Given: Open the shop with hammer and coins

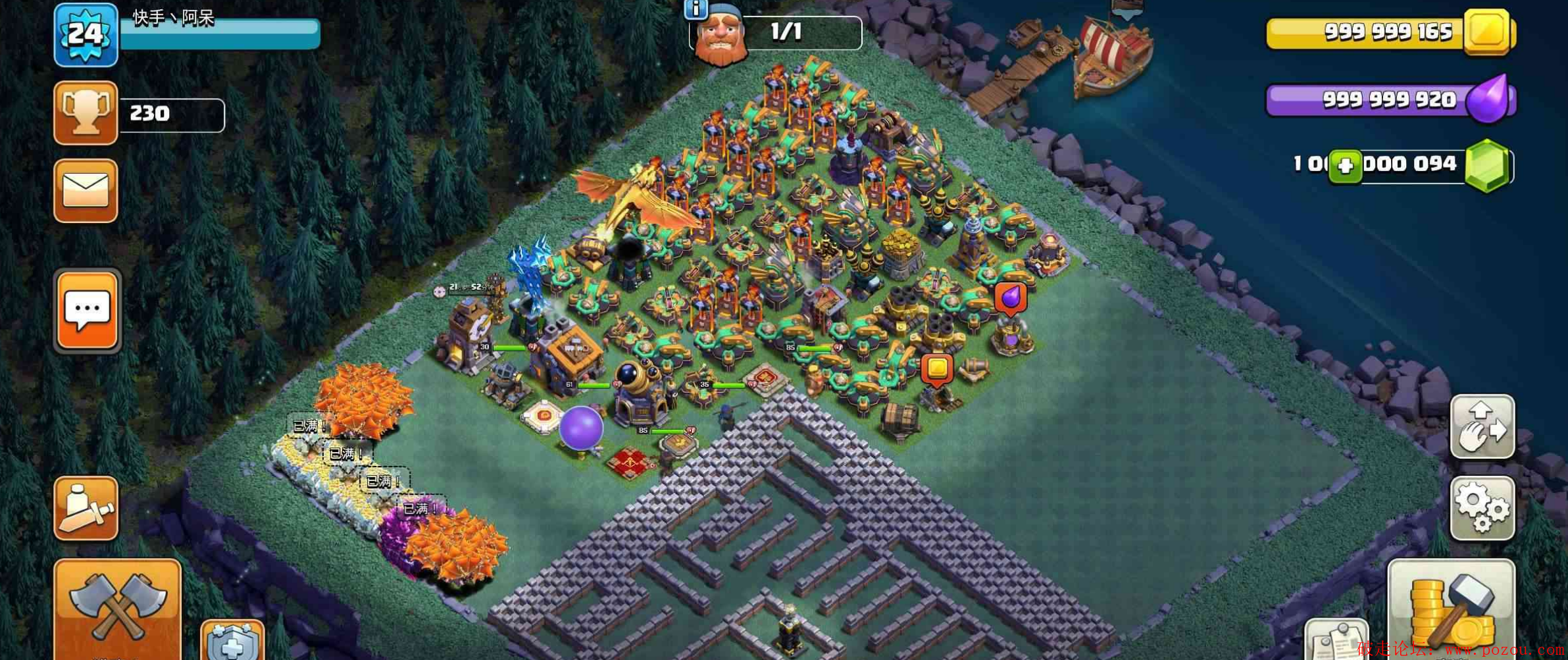Looking at the screenshot, I should [x=1451, y=609].
